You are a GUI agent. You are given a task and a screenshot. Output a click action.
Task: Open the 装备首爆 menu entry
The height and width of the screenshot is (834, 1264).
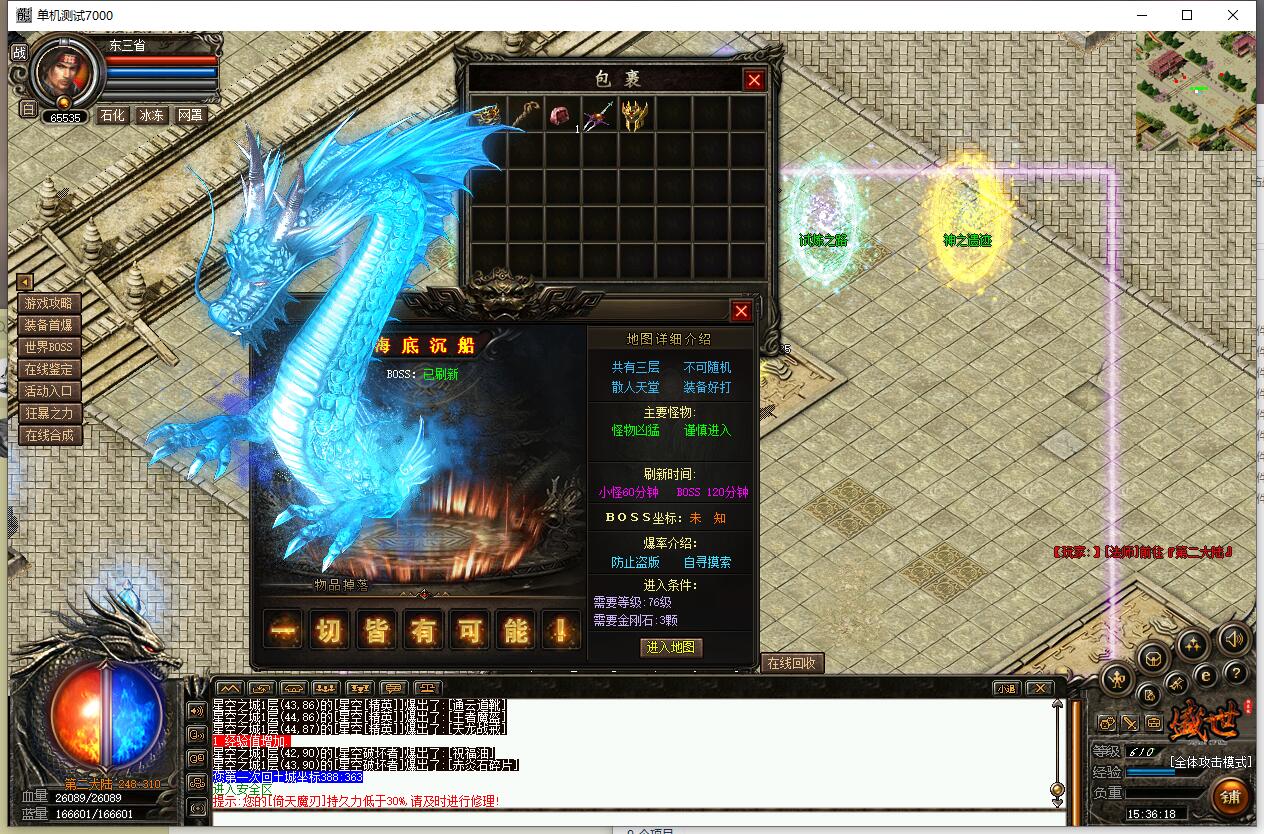49,325
